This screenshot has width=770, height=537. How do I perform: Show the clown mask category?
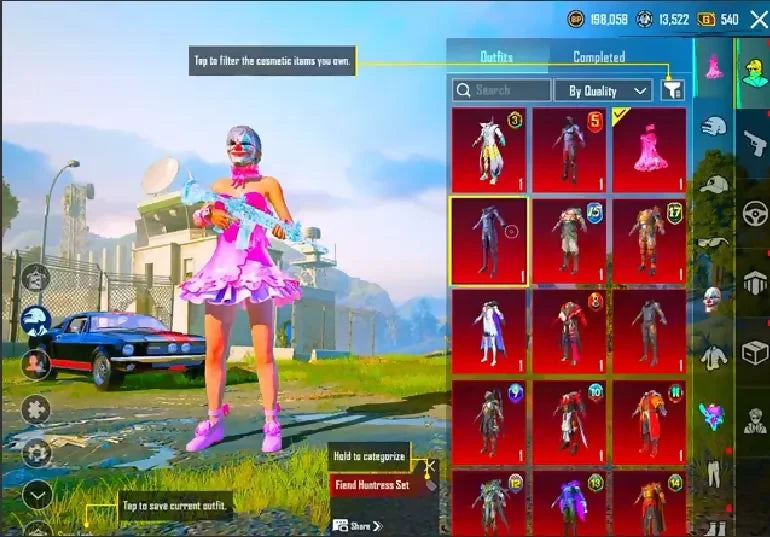click(711, 297)
